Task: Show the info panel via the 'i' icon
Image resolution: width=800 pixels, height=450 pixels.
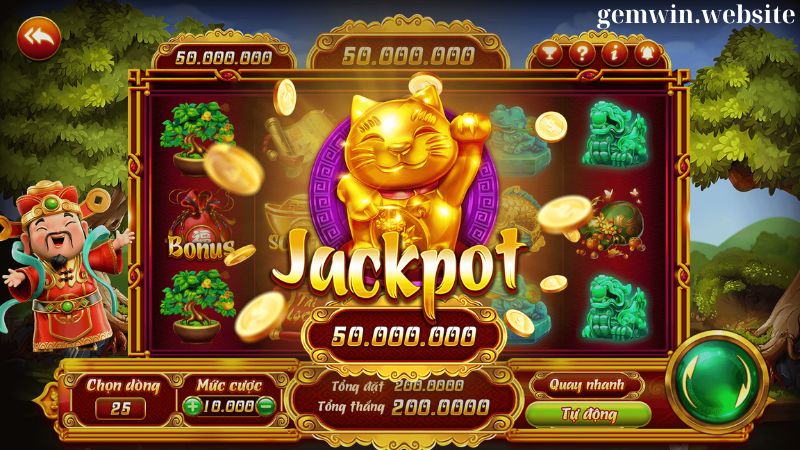Action: (613, 53)
